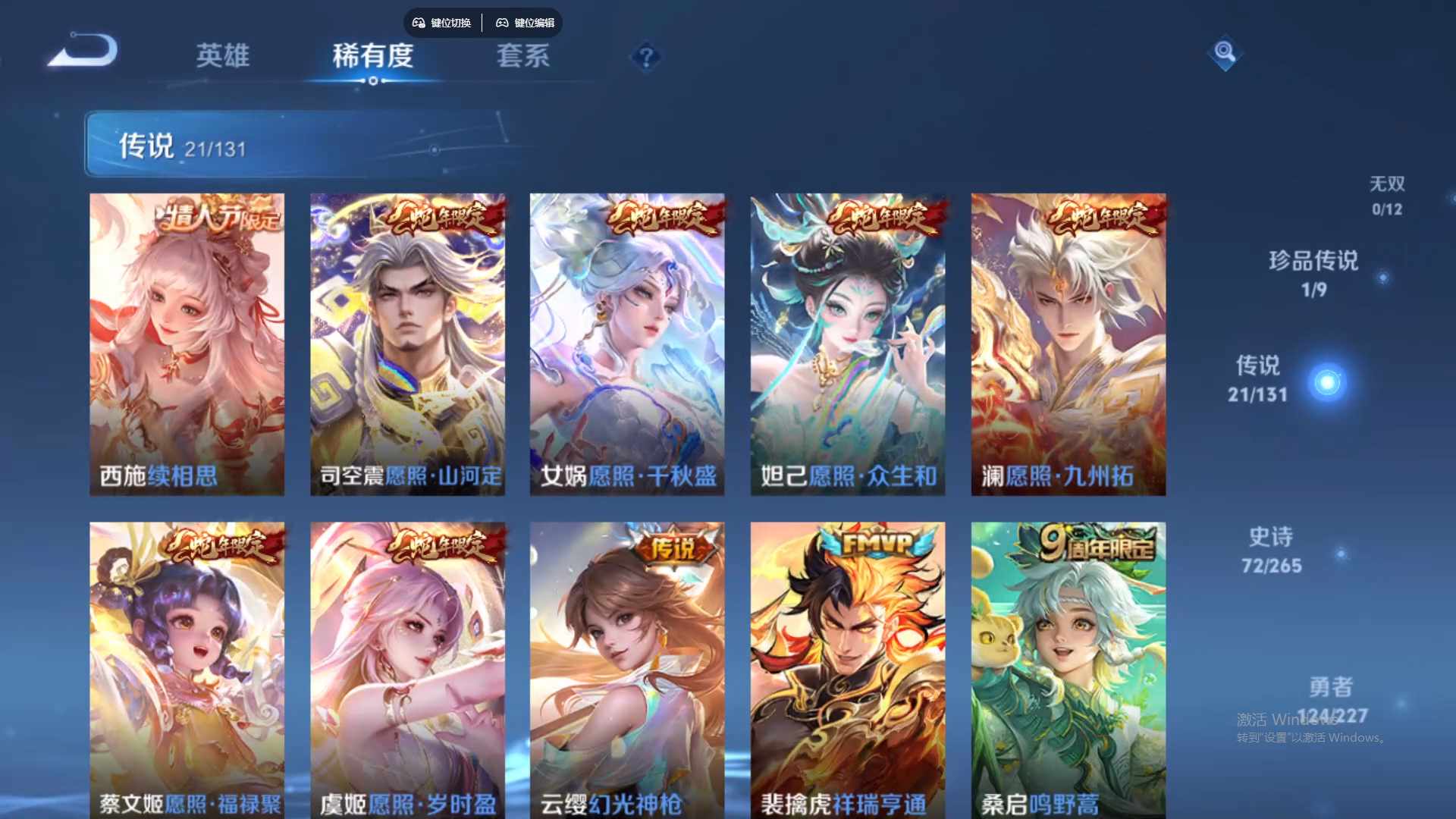Click the help question mark icon
This screenshot has width=1456, height=819.
point(645,56)
